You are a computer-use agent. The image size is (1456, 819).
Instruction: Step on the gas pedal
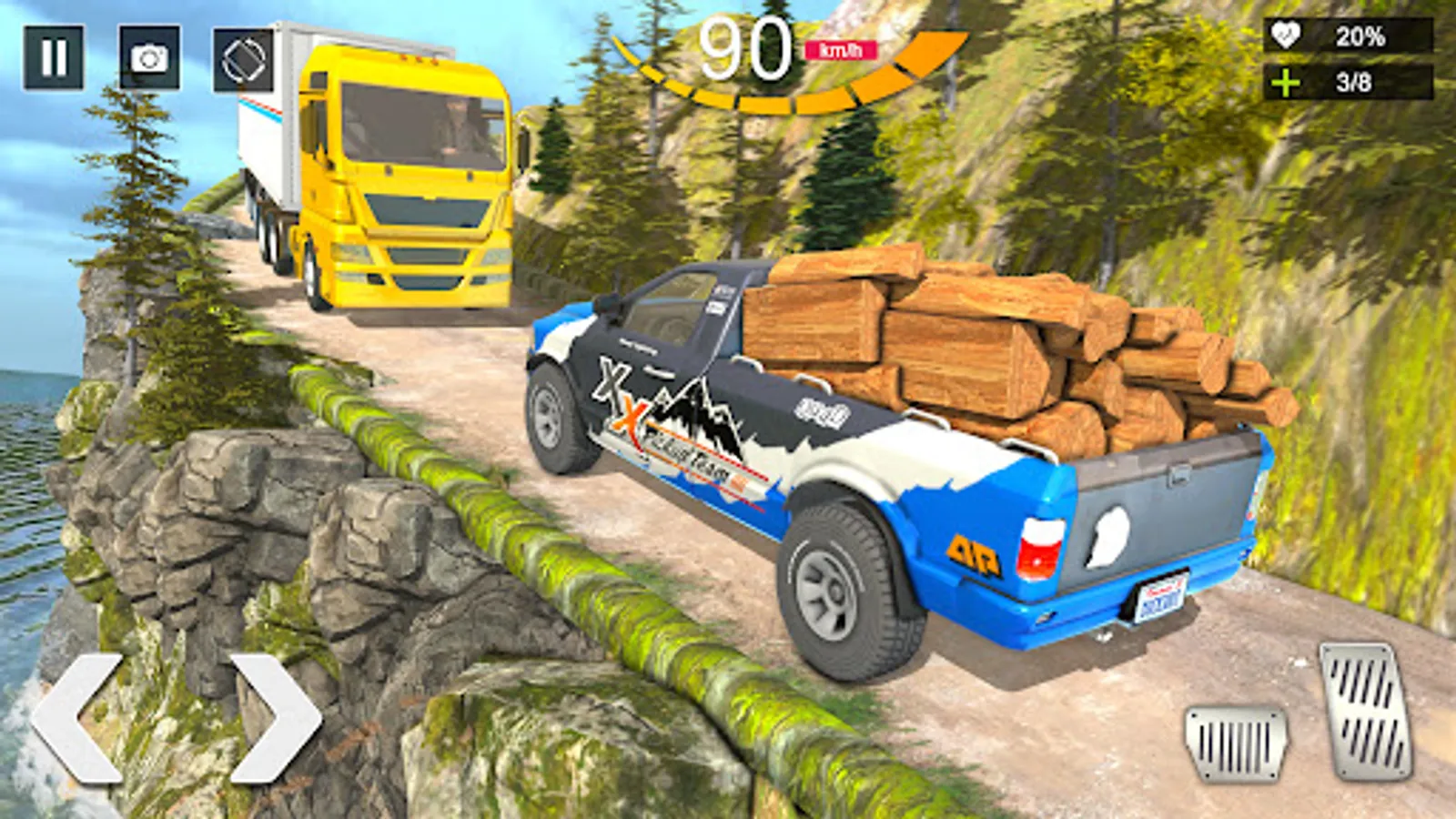click(x=1365, y=710)
